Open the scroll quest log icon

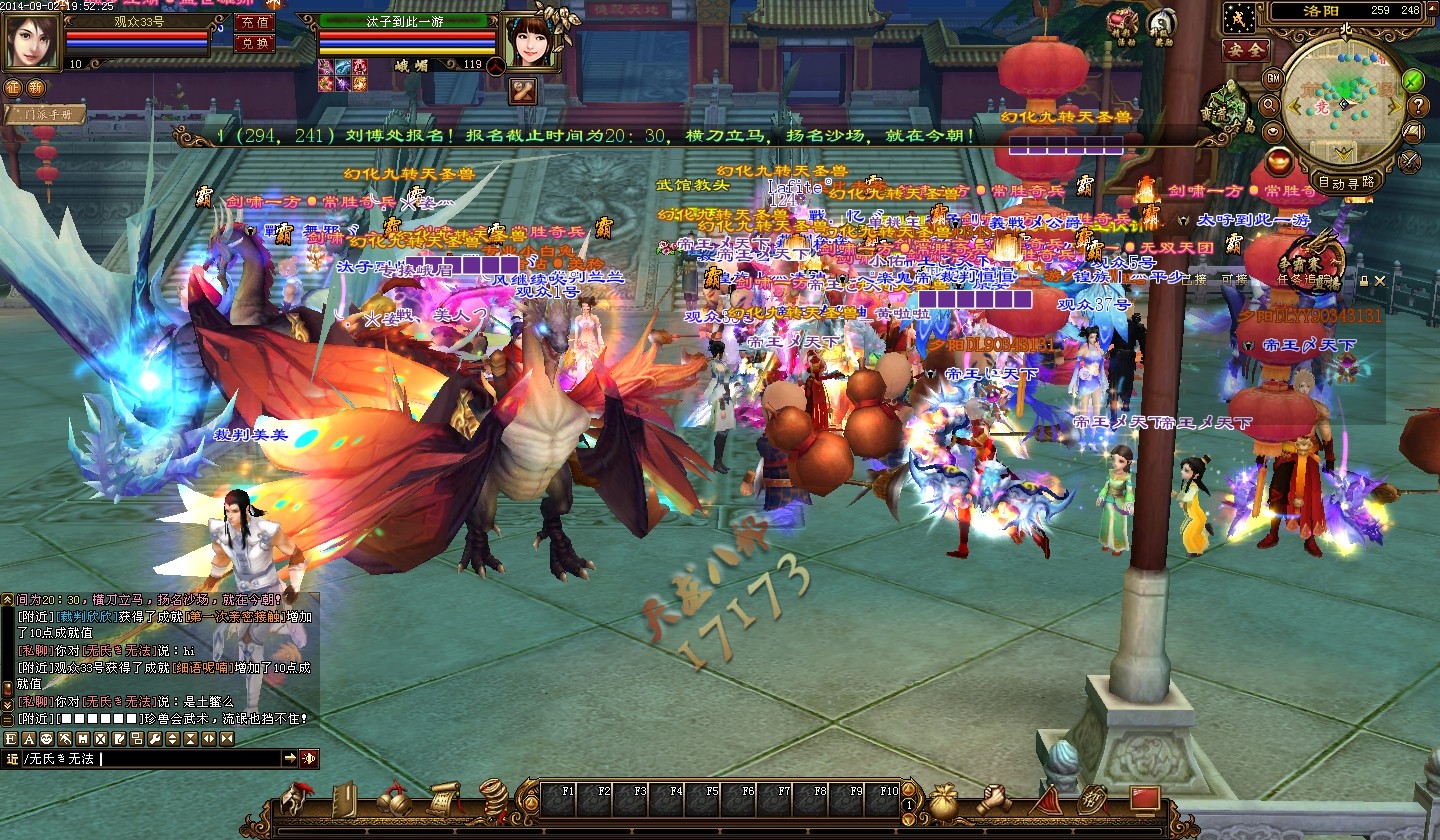tap(446, 800)
